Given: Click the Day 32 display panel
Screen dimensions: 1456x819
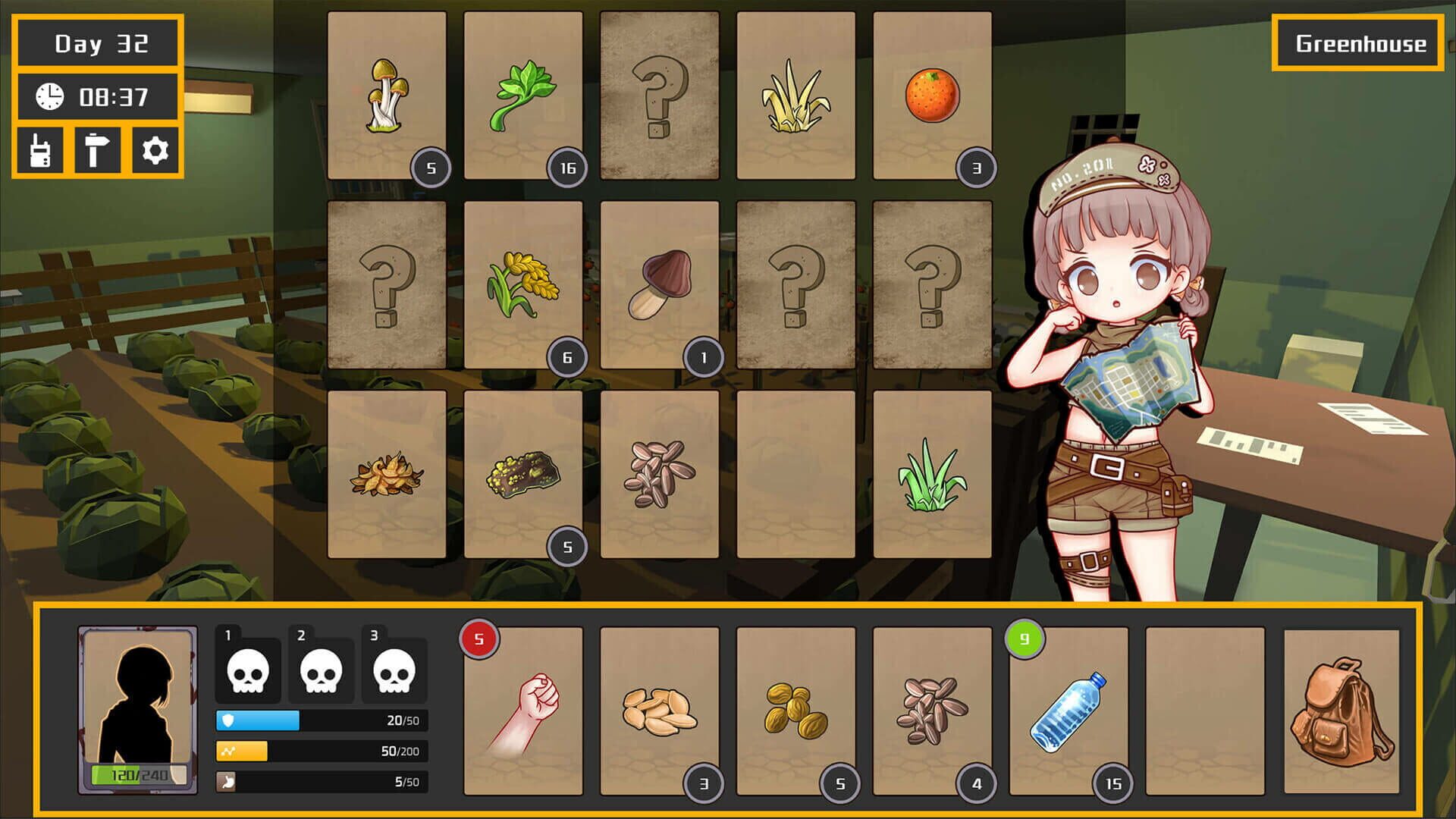Looking at the screenshot, I should pos(97,43).
